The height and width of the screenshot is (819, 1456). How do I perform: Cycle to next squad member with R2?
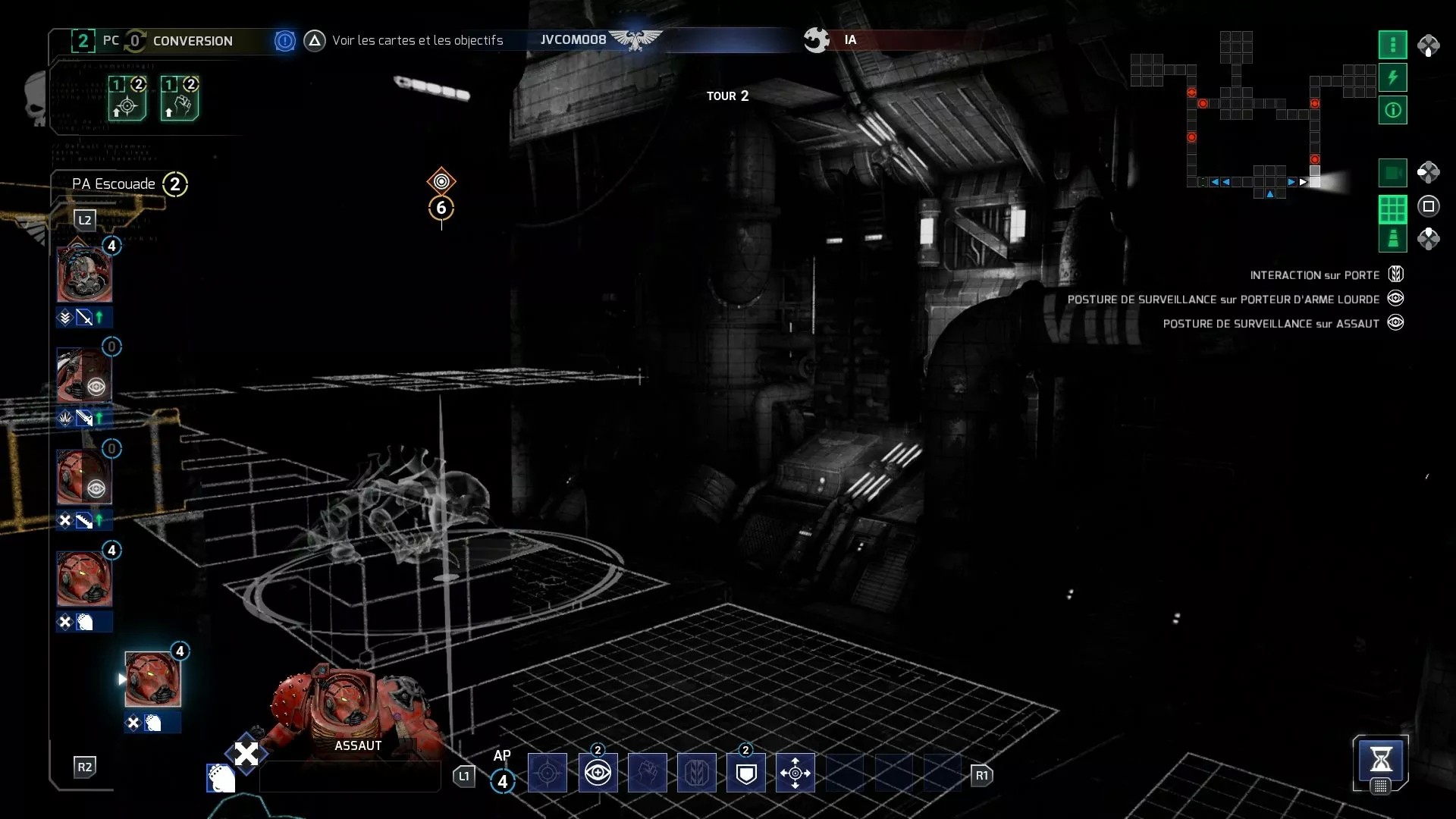click(x=85, y=767)
